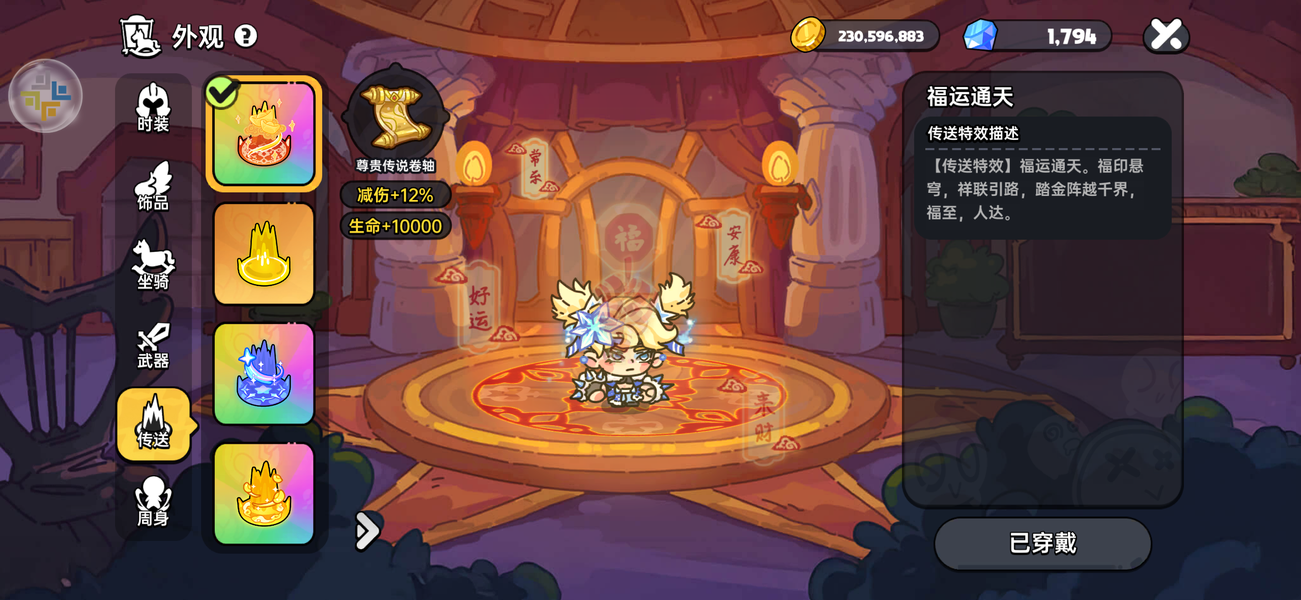The height and width of the screenshot is (600, 1301).
Task: Close the 外观 appearance screen
Action: coord(1166,36)
